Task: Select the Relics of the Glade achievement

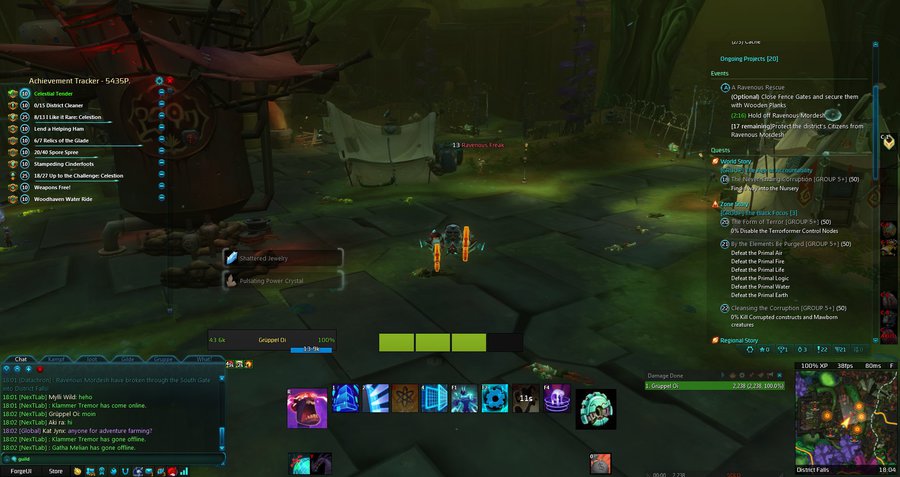Action: coord(62,140)
